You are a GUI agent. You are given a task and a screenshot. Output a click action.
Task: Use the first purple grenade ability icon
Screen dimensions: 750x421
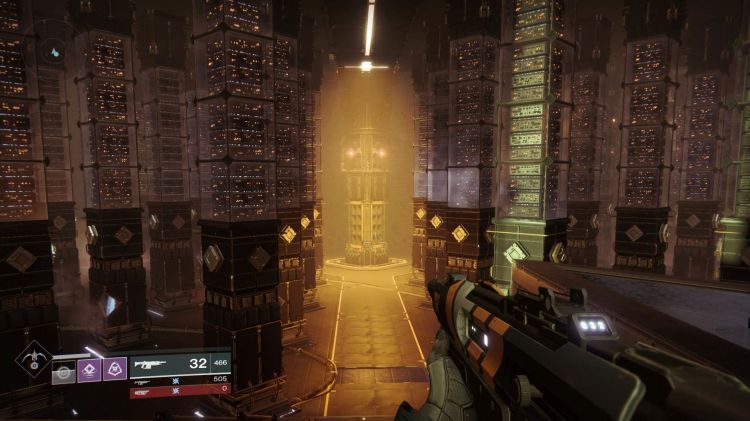[89, 370]
